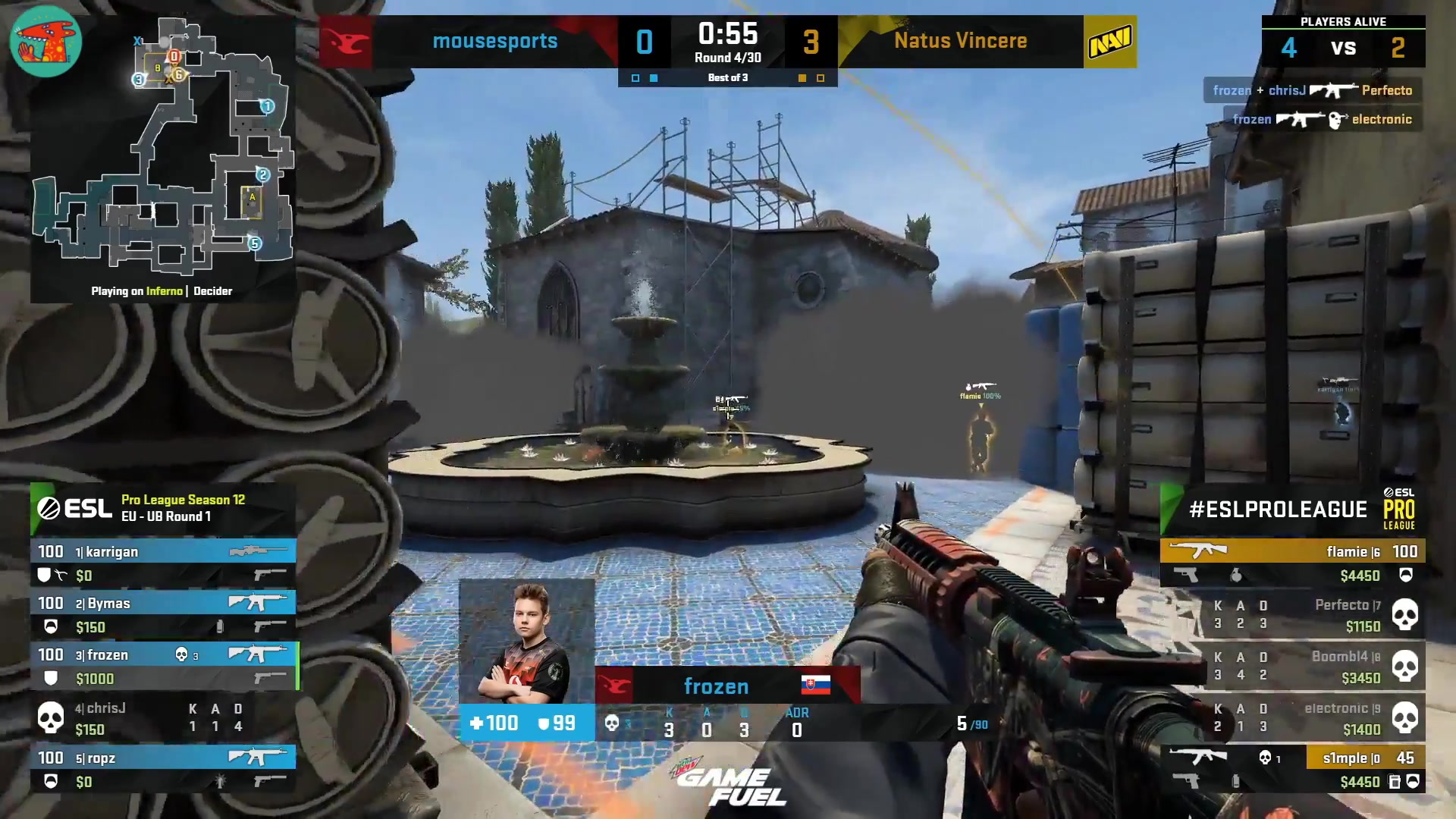Click the Inferno minimap

162,152
